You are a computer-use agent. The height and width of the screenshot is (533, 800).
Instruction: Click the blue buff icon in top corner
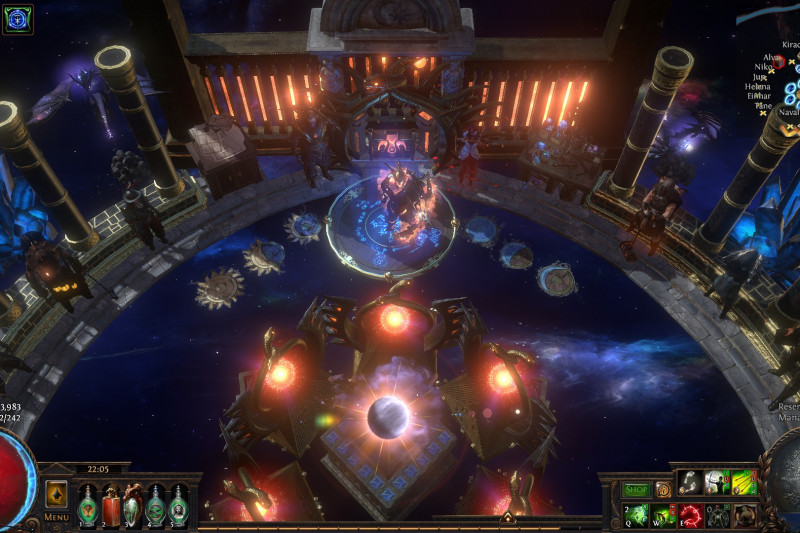[x=18, y=19]
